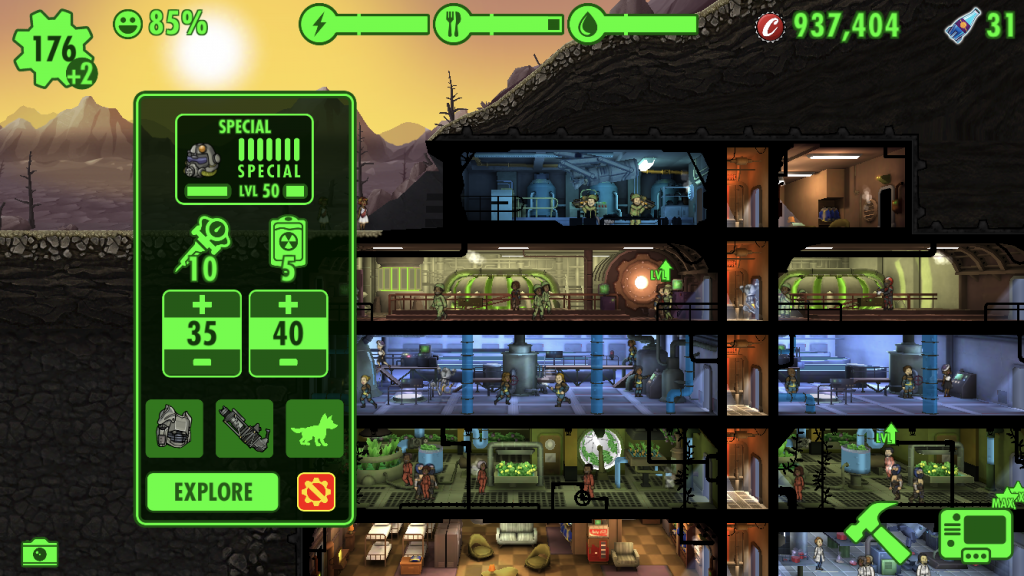Open the dweller's SPECIAL stats card
The height and width of the screenshot is (576, 1024).
[x=245, y=159]
